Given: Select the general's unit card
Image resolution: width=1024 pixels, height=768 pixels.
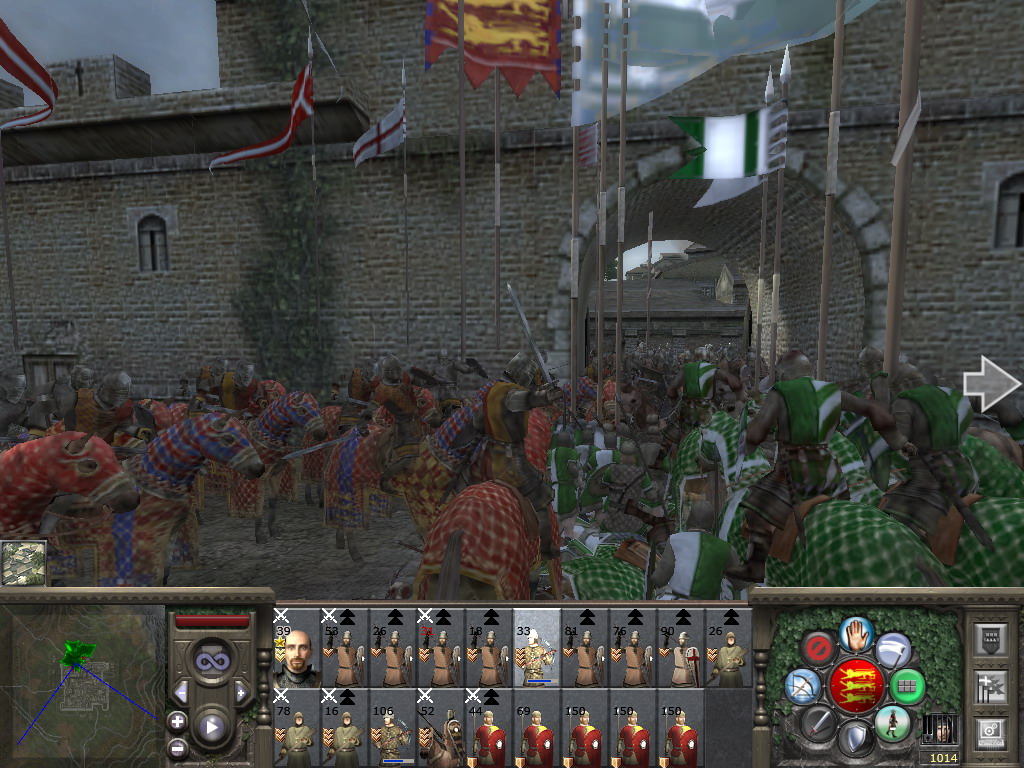Looking at the screenshot, I should pyautogui.click(x=297, y=648).
